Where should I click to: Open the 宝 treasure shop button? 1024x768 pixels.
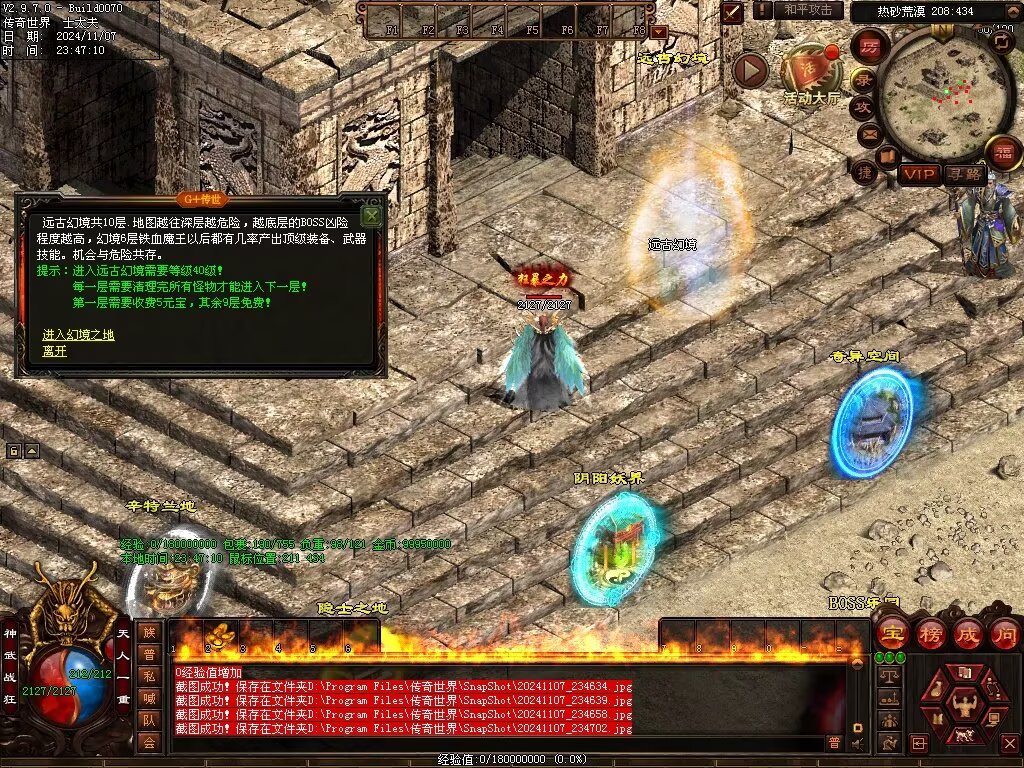[891, 633]
